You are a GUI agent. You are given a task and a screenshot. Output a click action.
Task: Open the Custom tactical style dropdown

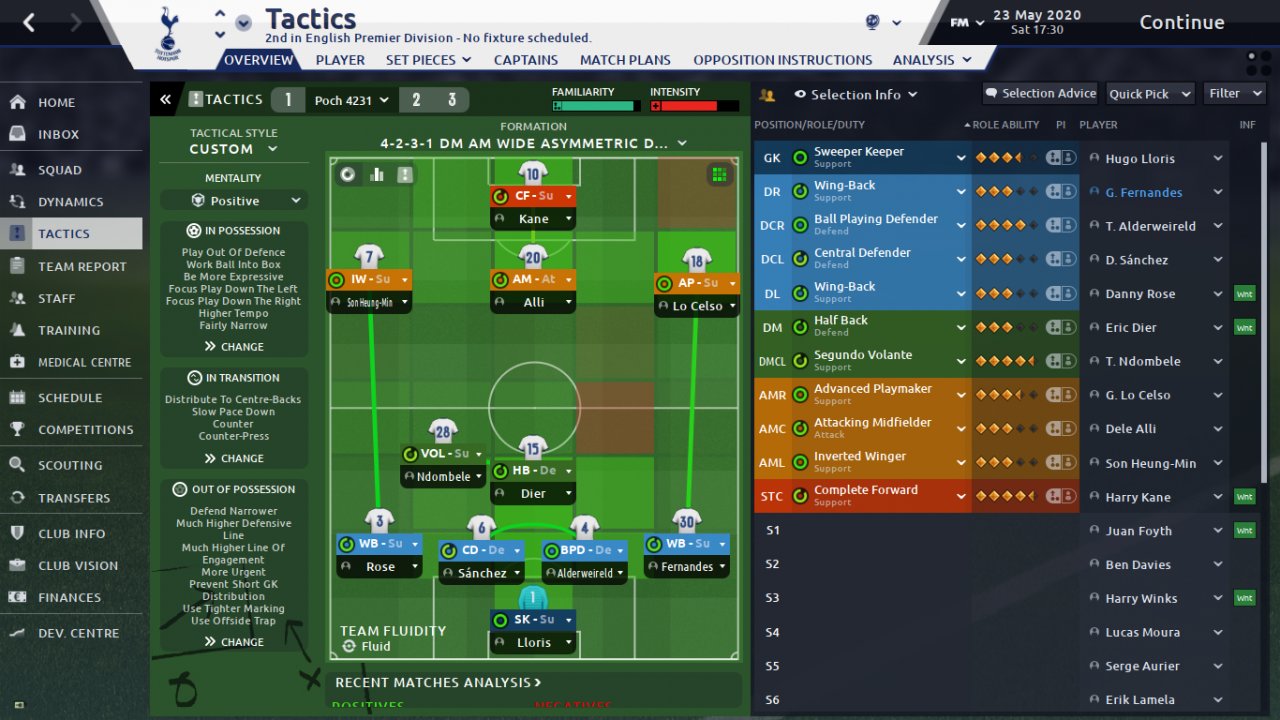pos(234,149)
